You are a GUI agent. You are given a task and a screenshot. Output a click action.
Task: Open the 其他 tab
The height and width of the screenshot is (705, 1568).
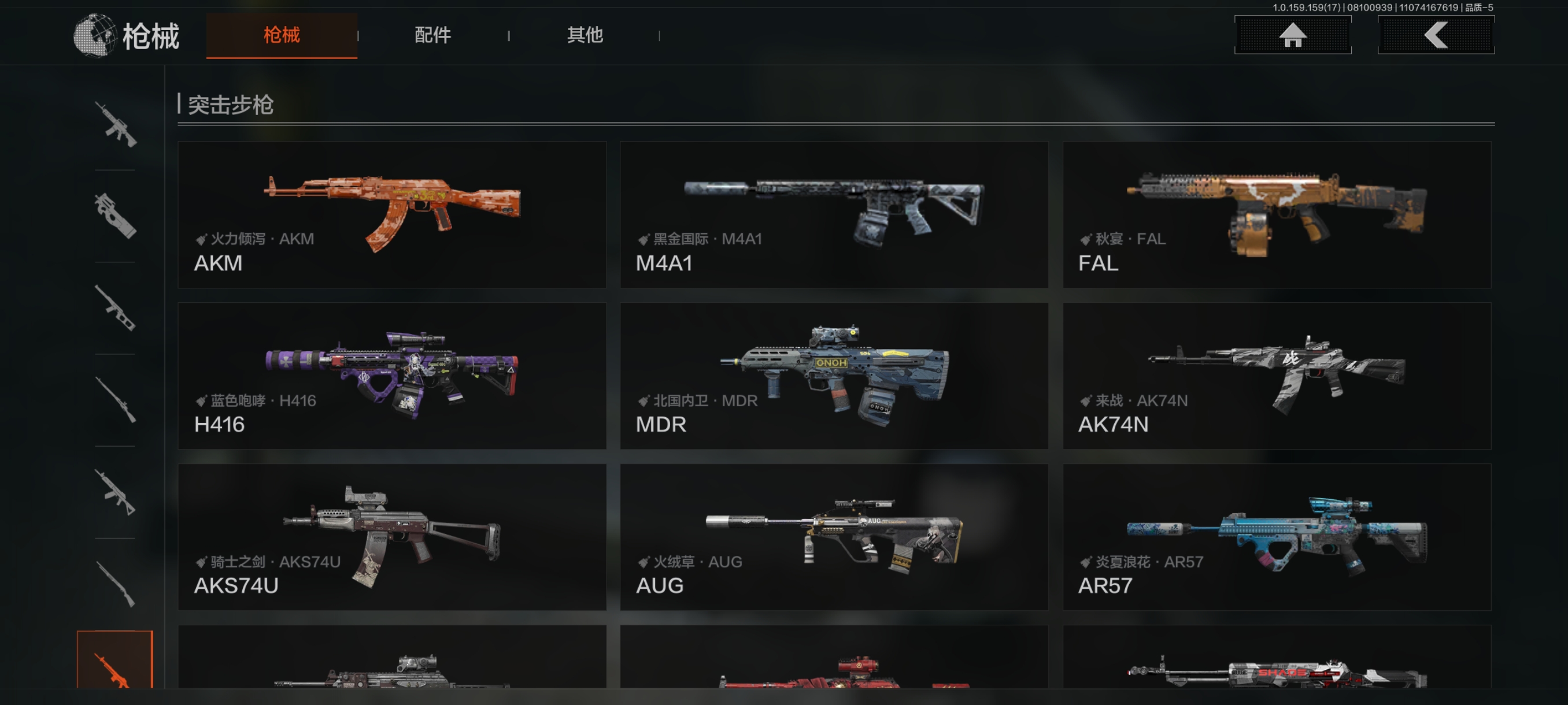[x=585, y=35]
